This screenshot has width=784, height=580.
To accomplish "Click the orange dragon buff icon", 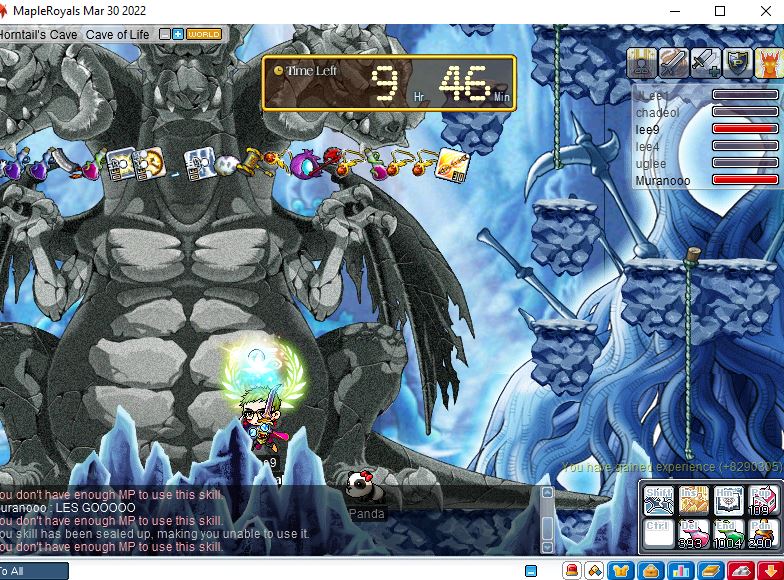I will coord(769,63).
